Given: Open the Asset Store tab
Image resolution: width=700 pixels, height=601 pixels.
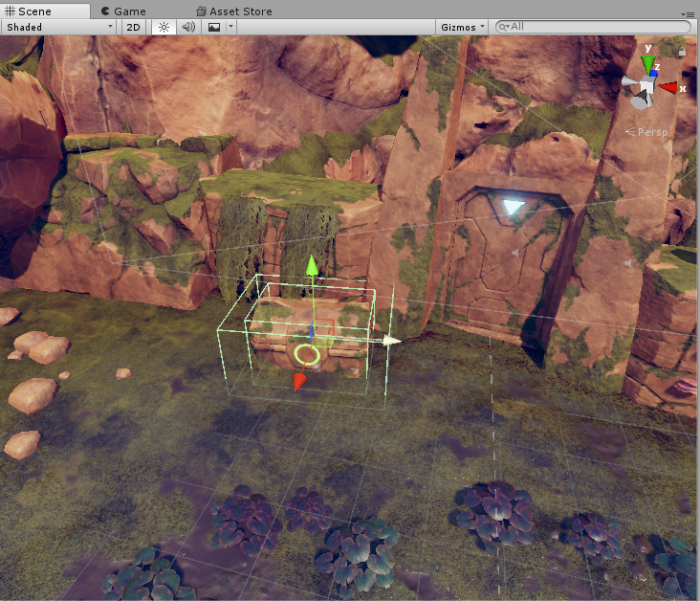Looking at the screenshot, I should click(234, 11).
